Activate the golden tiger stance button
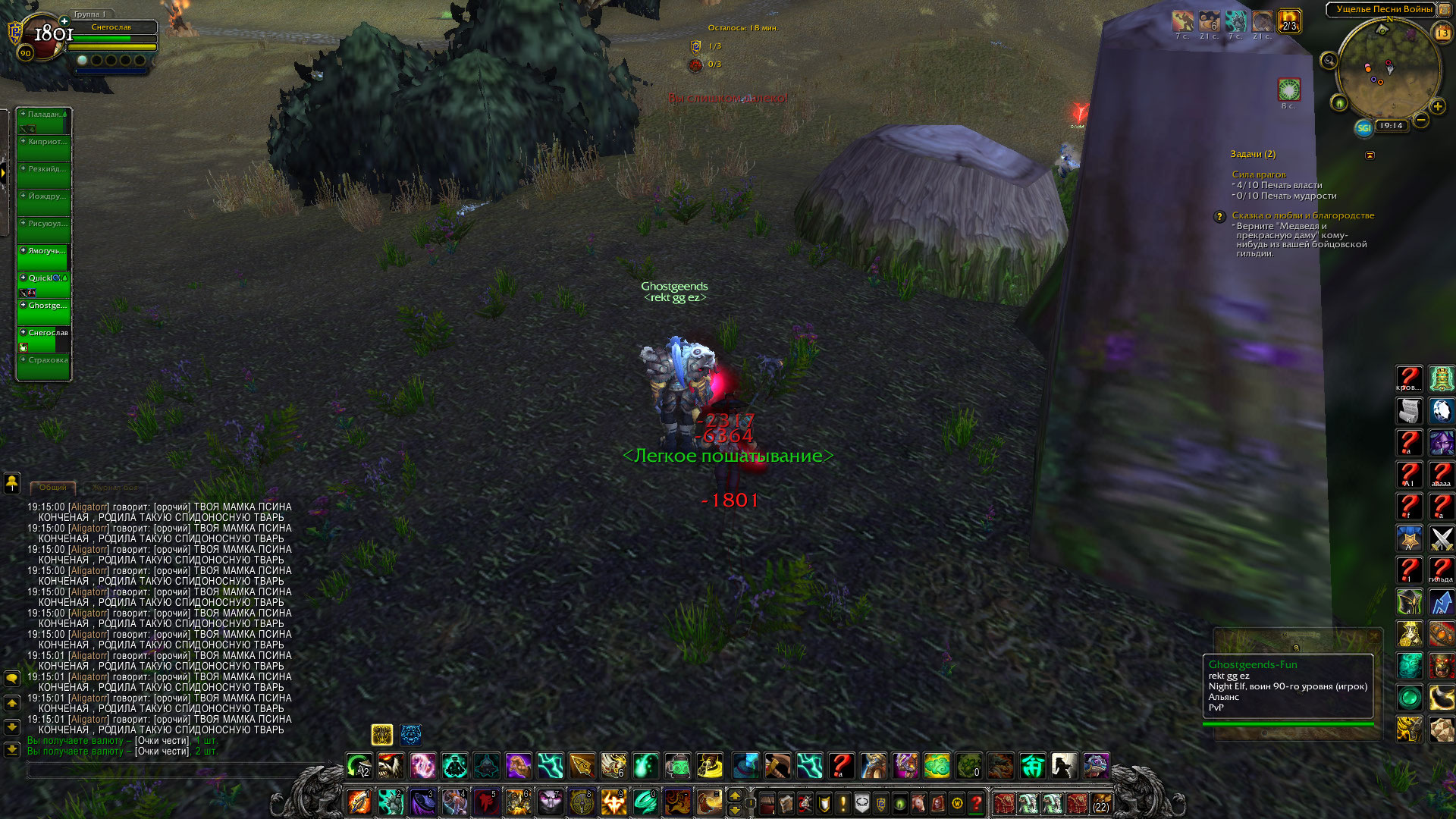1456x819 pixels. pos(381,734)
